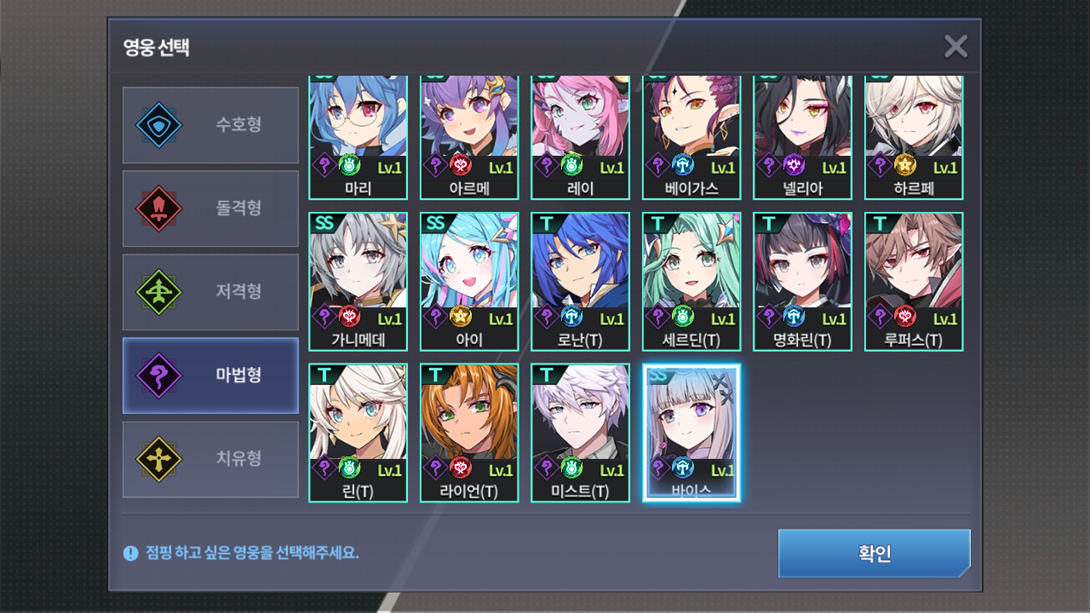1090x613 pixels.
Task: Pick the hero 레이
Action: pyautogui.click(x=580, y=135)
